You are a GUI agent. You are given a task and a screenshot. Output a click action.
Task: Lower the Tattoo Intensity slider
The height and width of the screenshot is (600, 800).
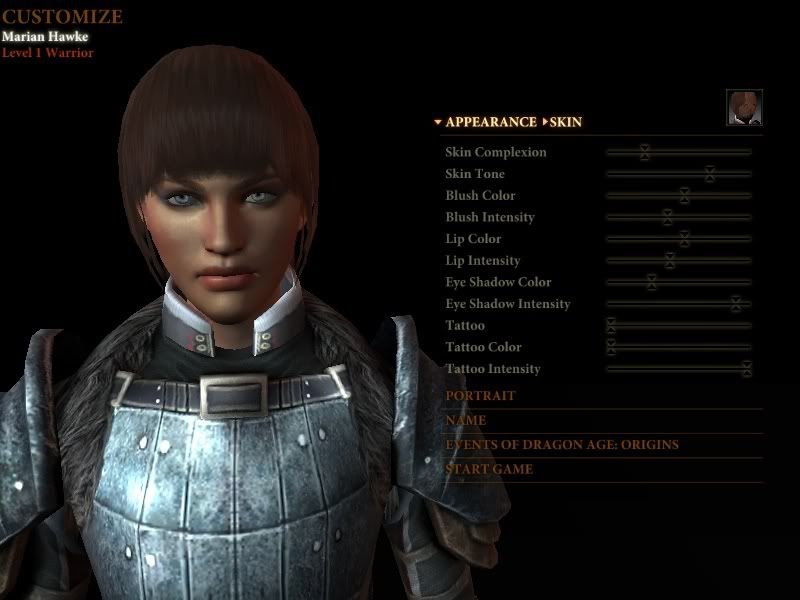click(x=746, y=369)
